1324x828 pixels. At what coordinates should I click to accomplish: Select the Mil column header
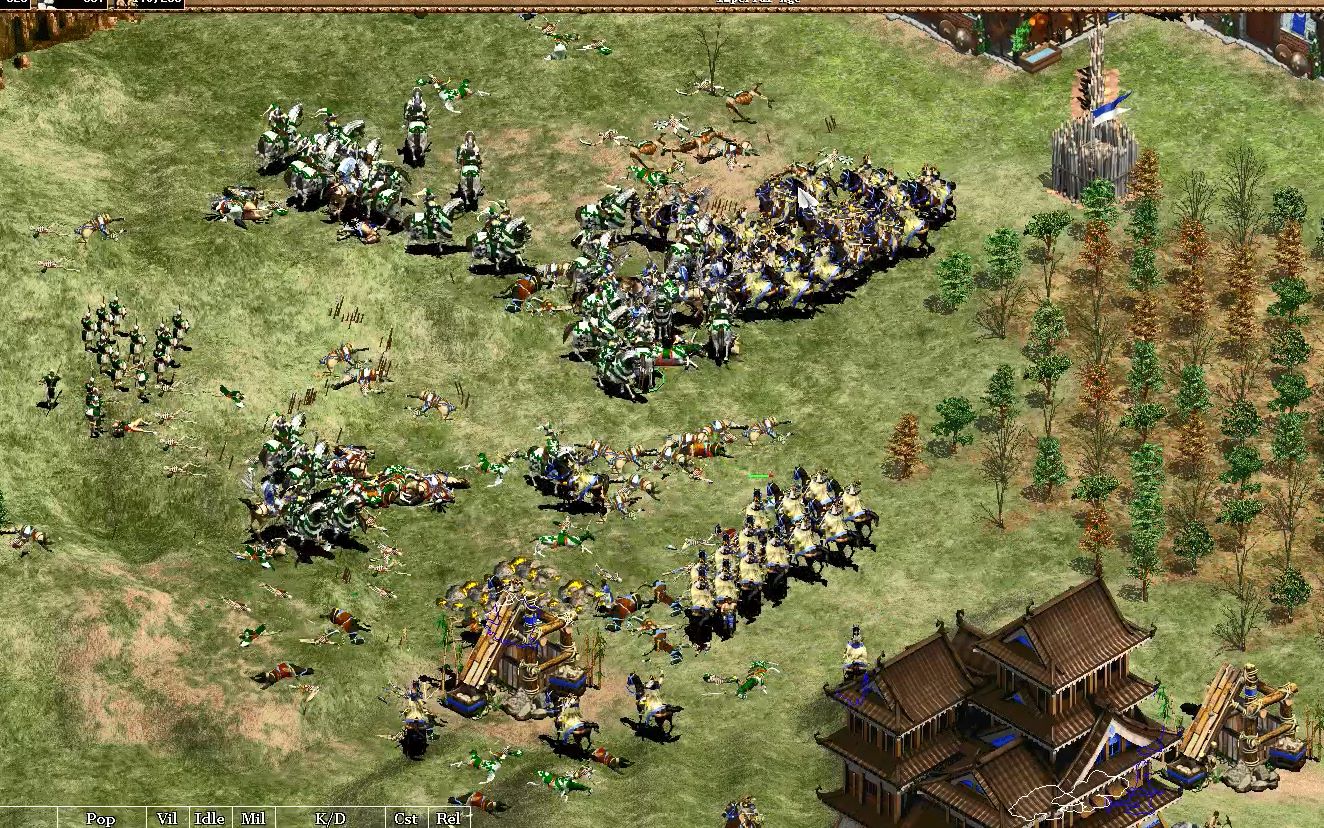253,818
